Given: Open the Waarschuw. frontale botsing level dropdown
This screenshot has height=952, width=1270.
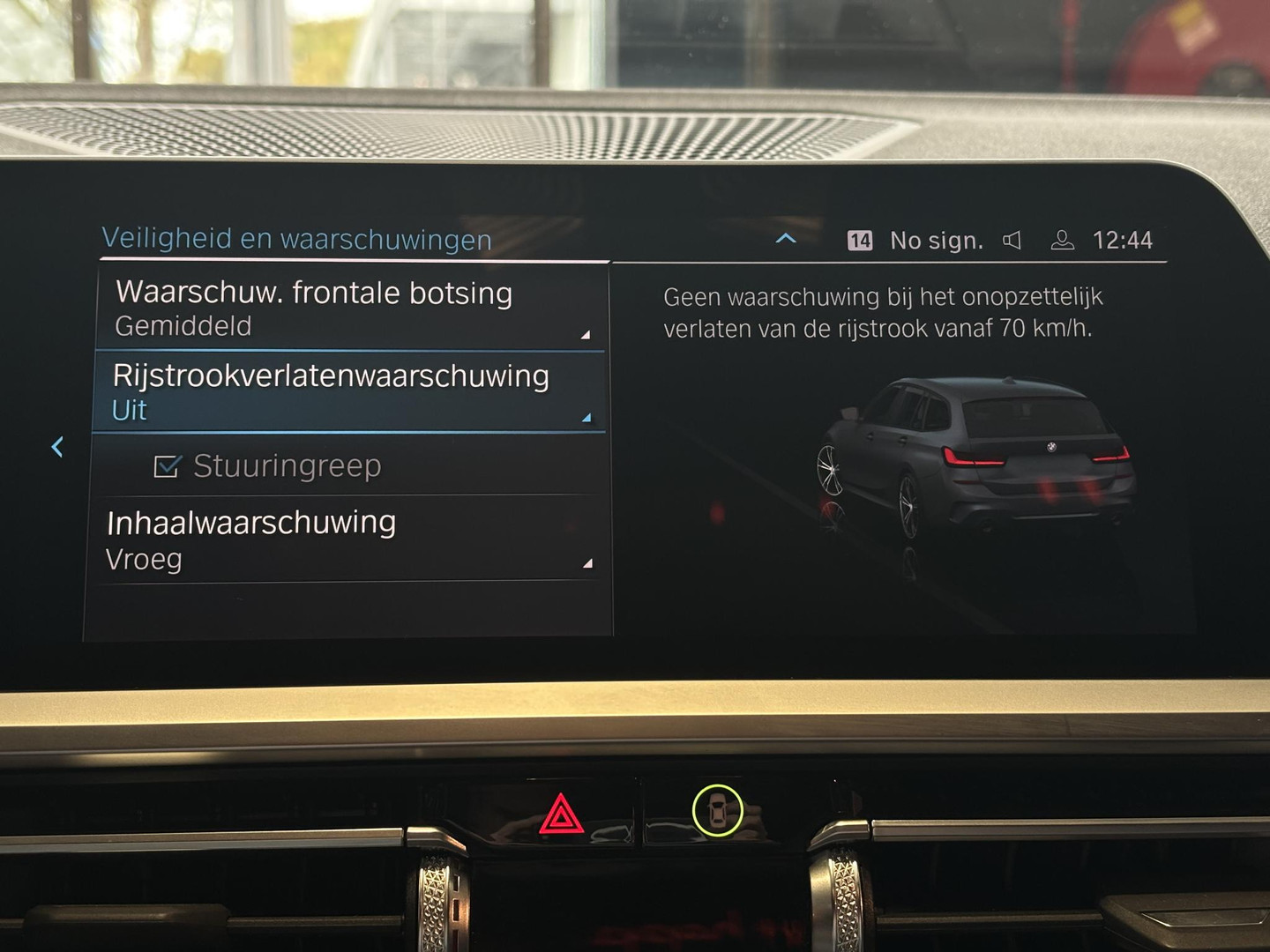Looking at the screenshot, I should [x=583, y=335].
